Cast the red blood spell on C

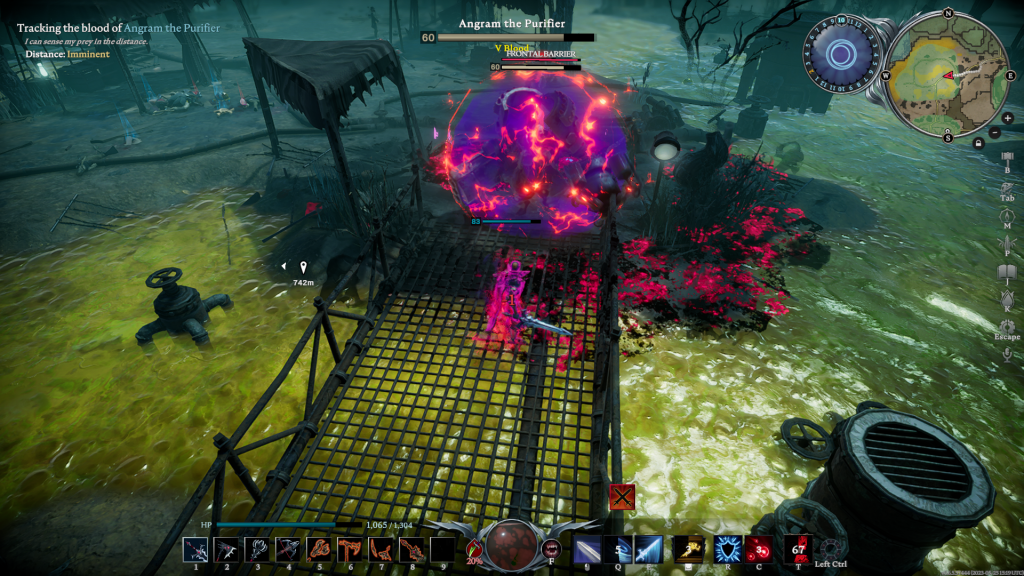[758, 549]
